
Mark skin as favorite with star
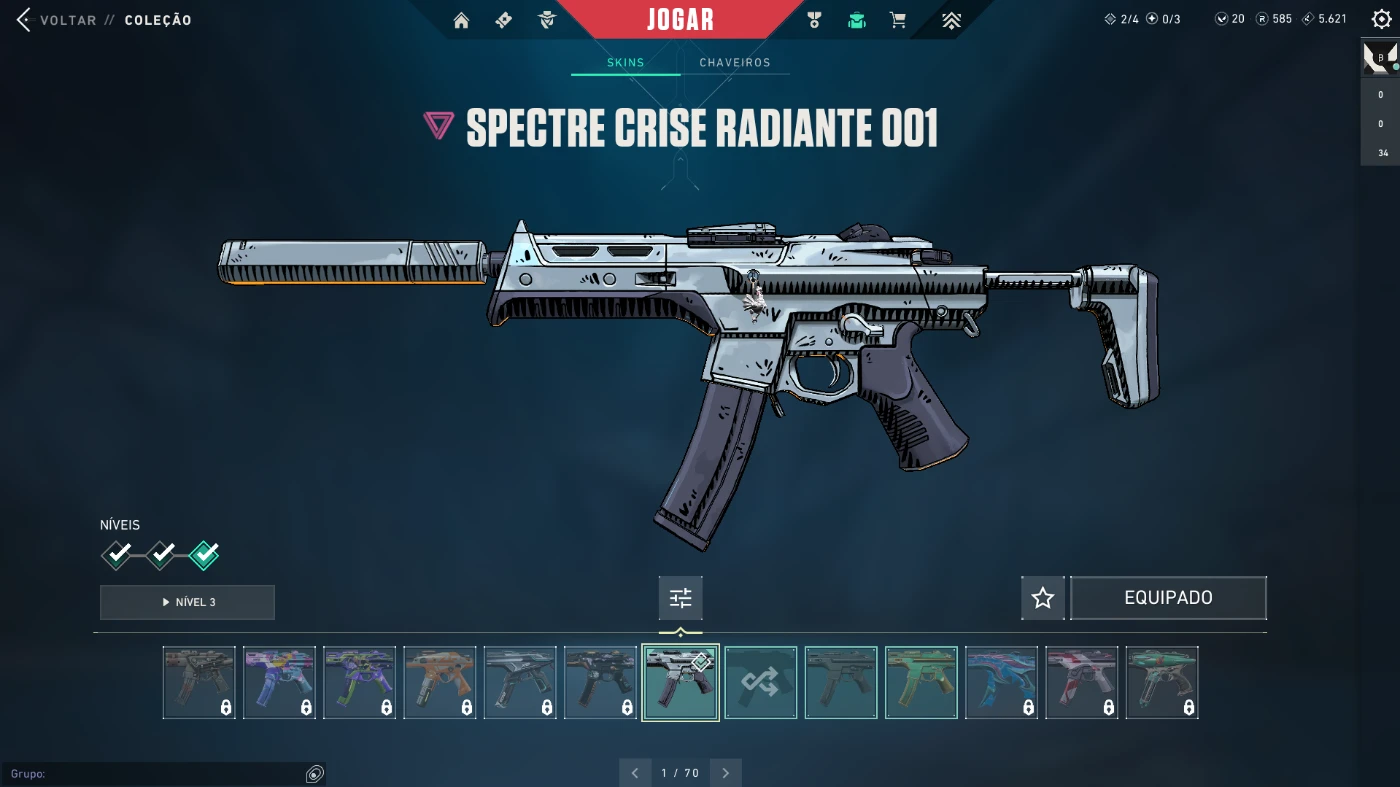click(1042, 598)
